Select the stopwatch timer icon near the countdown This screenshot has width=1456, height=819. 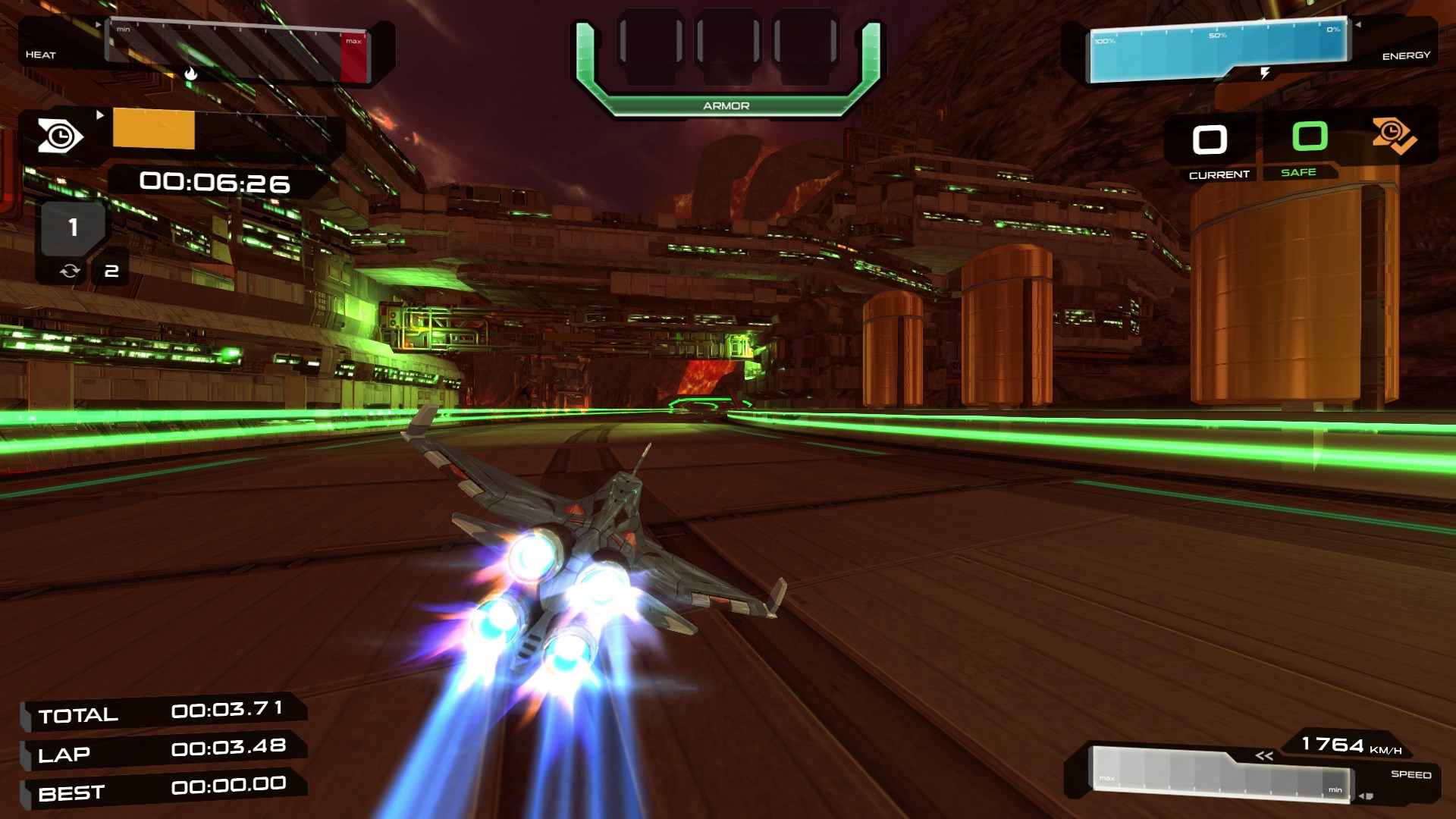pyautogui.click(x=62, y=136)
